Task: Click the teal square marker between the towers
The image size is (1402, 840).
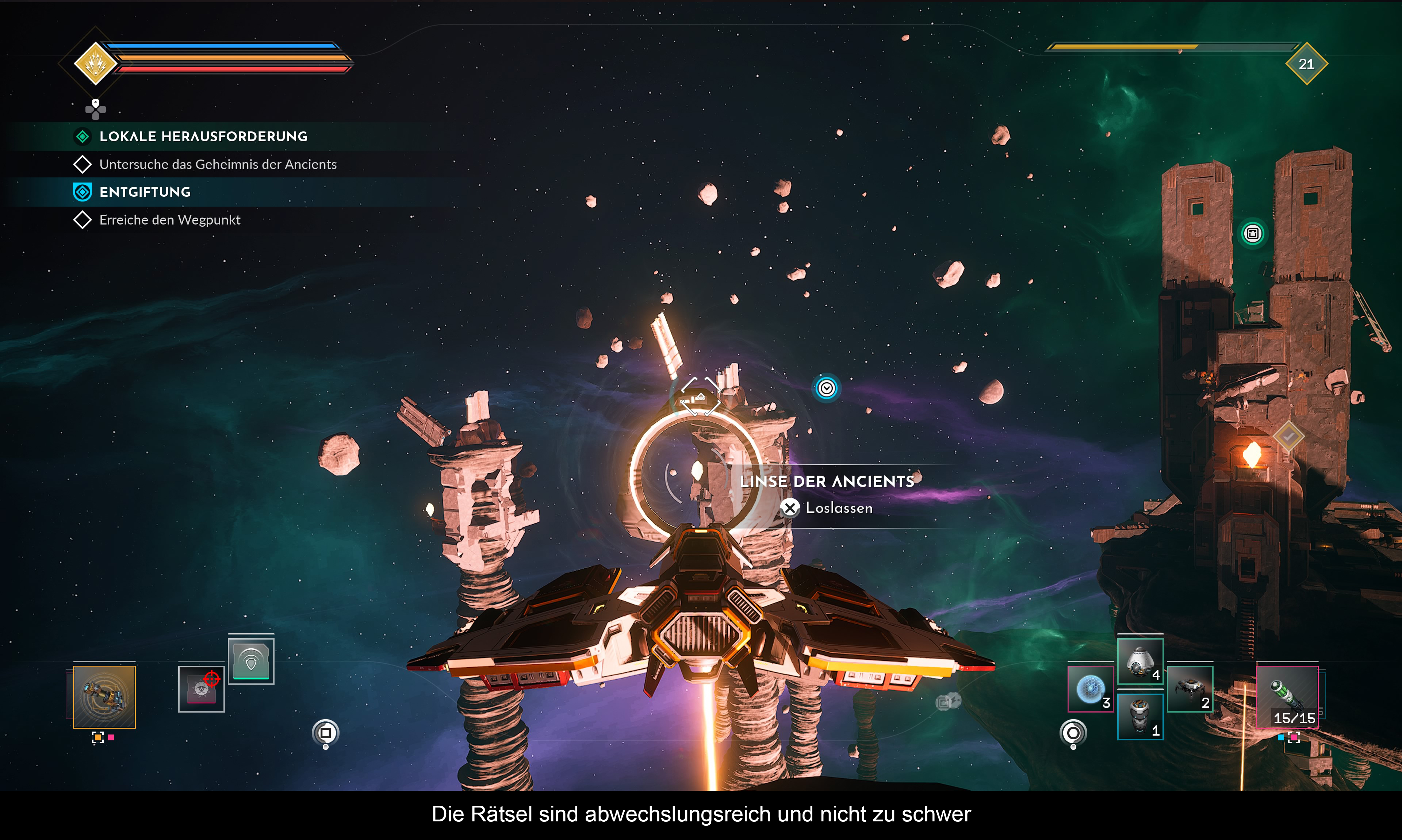Action: [x=1253, y=233]
